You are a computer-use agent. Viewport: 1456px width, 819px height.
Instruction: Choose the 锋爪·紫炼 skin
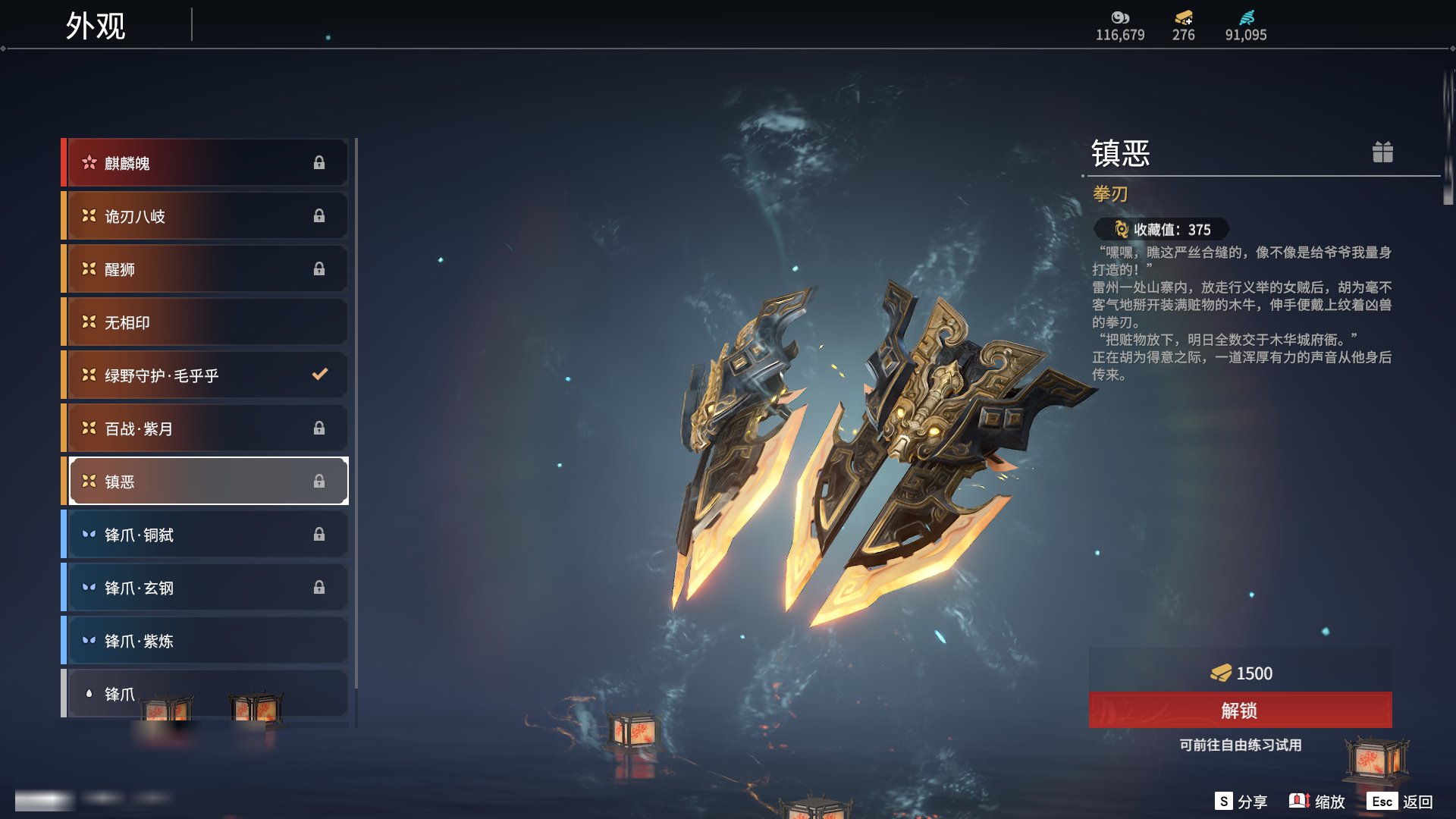pyautogui.click(x=206, y=641)
